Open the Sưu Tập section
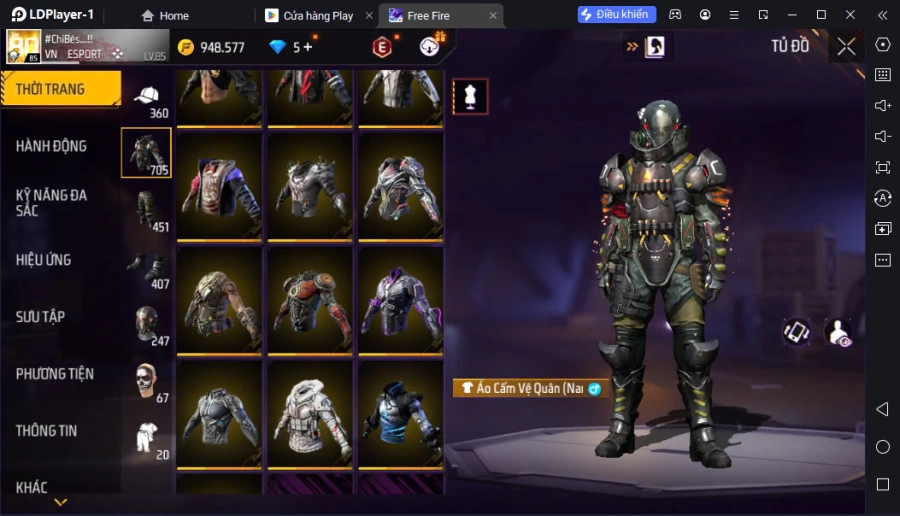 (x=41, y=317)
